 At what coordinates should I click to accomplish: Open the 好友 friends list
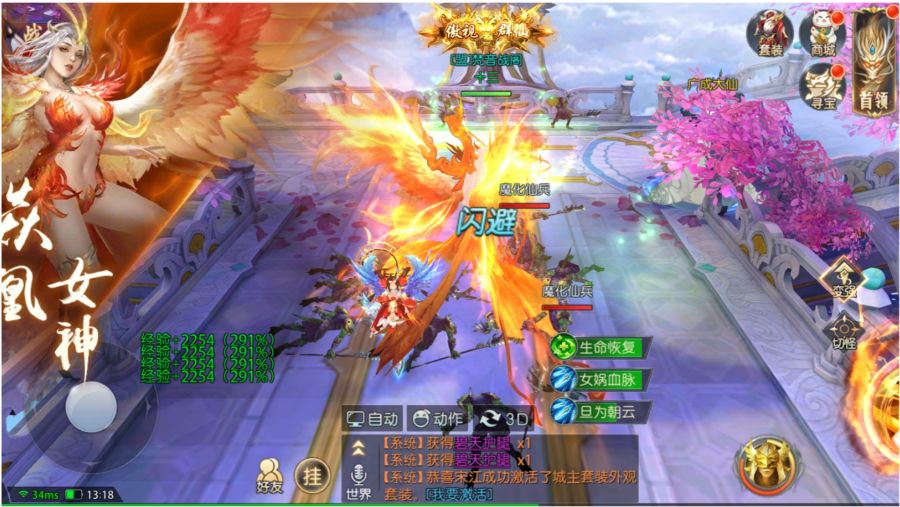coord(270,474)
